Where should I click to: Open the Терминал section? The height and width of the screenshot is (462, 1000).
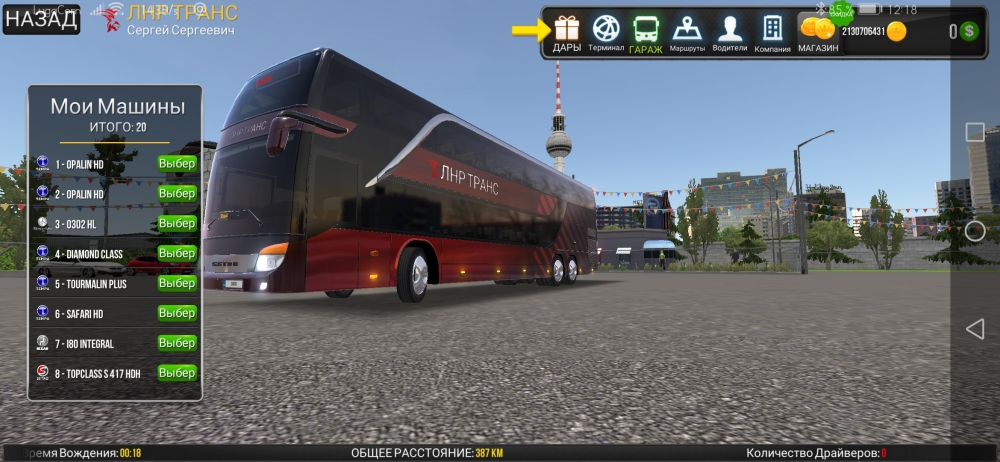[606, 33]
